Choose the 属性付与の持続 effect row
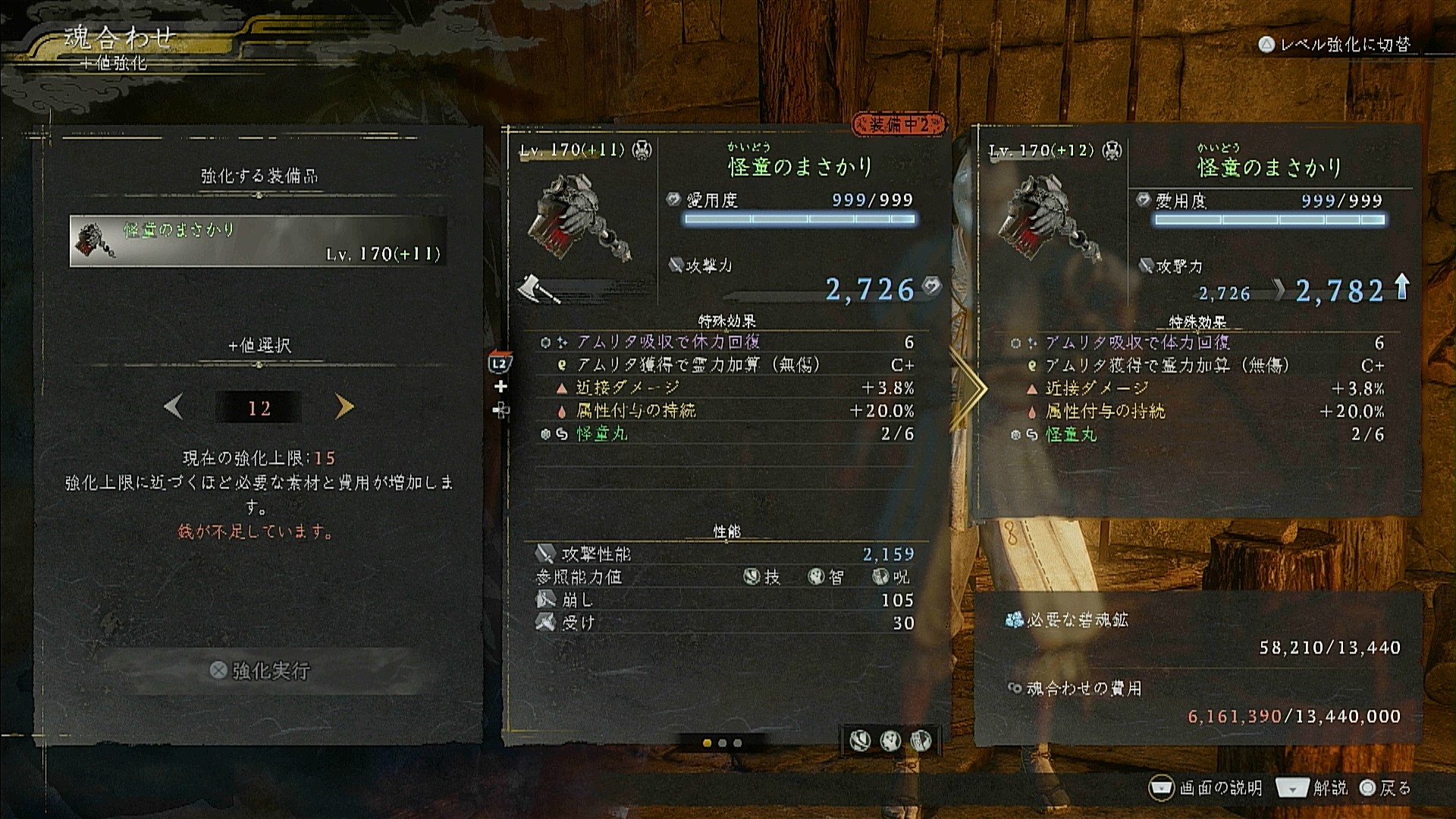Screen dimensions: 1456x819 click(726, 410)
